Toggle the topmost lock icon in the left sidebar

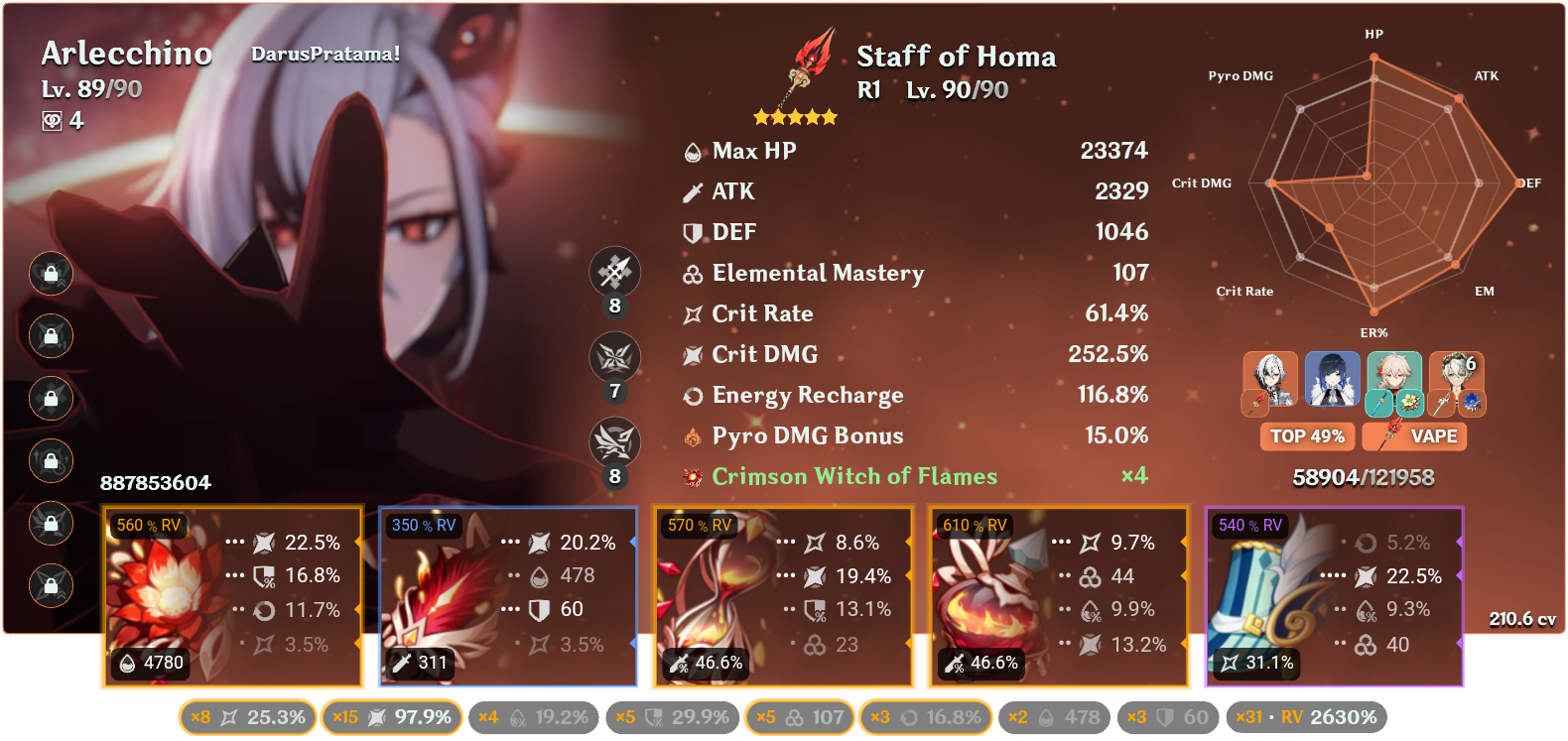pyautogui.click(x=51, y=275)
